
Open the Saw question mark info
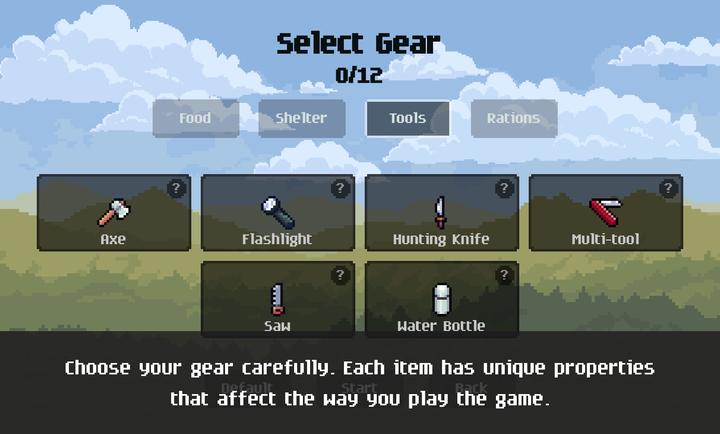click(340, 275)
